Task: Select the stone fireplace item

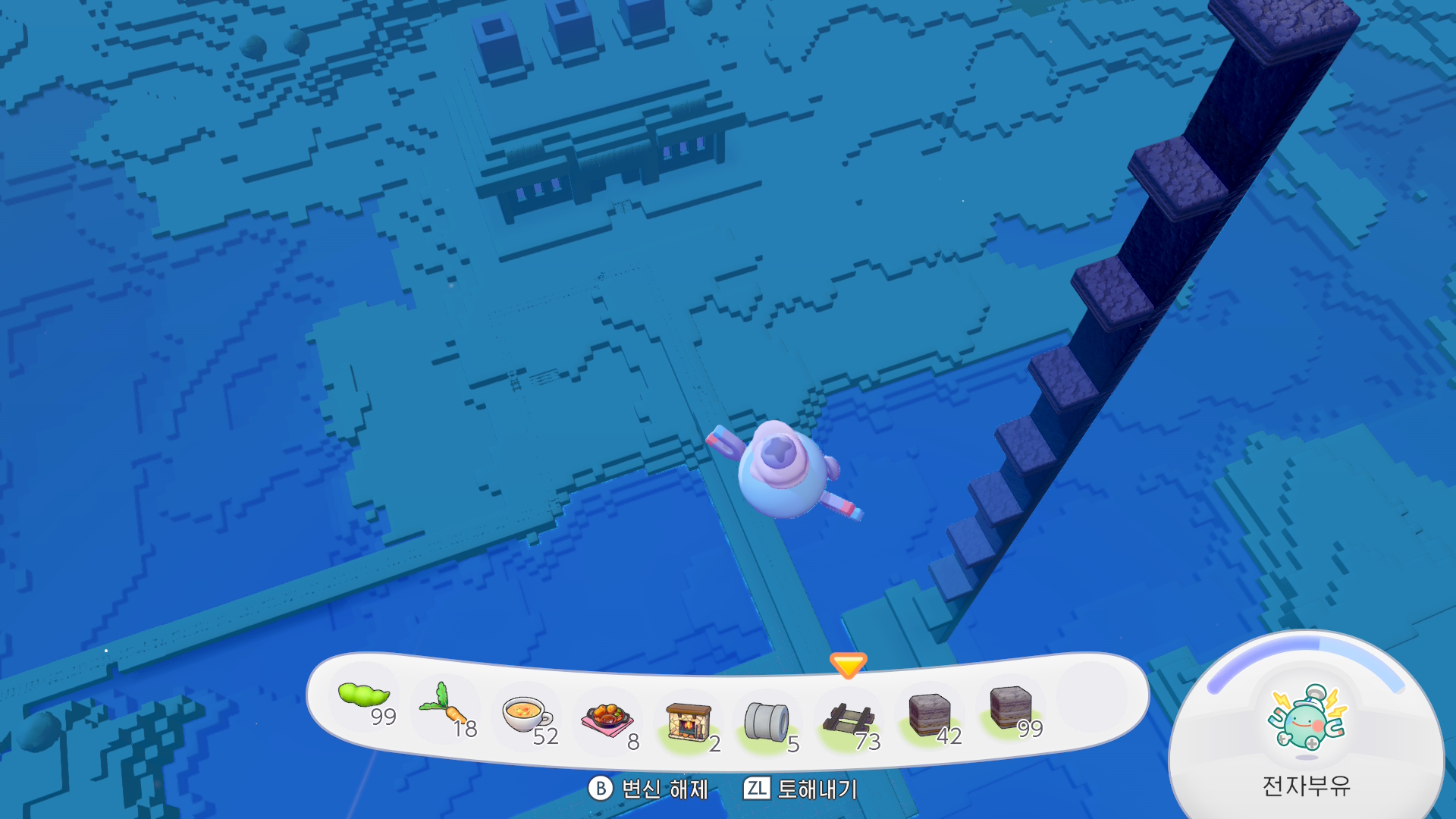Action: [x=688, y=721]
